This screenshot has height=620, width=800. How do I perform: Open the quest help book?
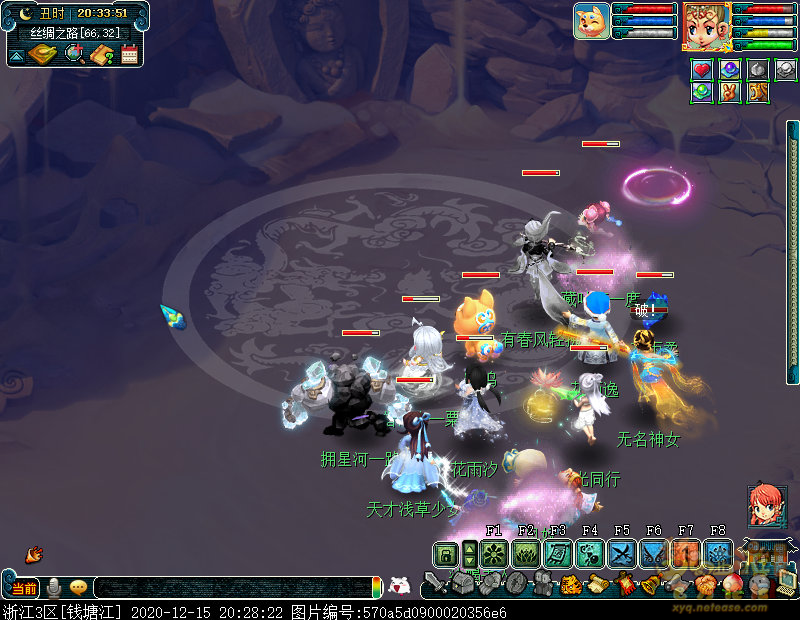point(101,54)
